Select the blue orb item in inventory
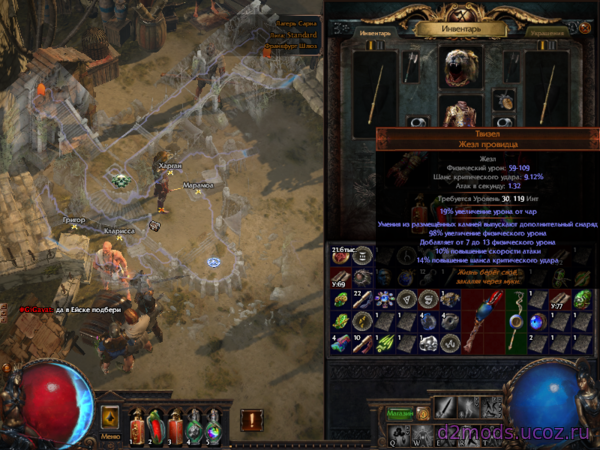The height and width of the screenshot is (450, 600). point(538,321)
